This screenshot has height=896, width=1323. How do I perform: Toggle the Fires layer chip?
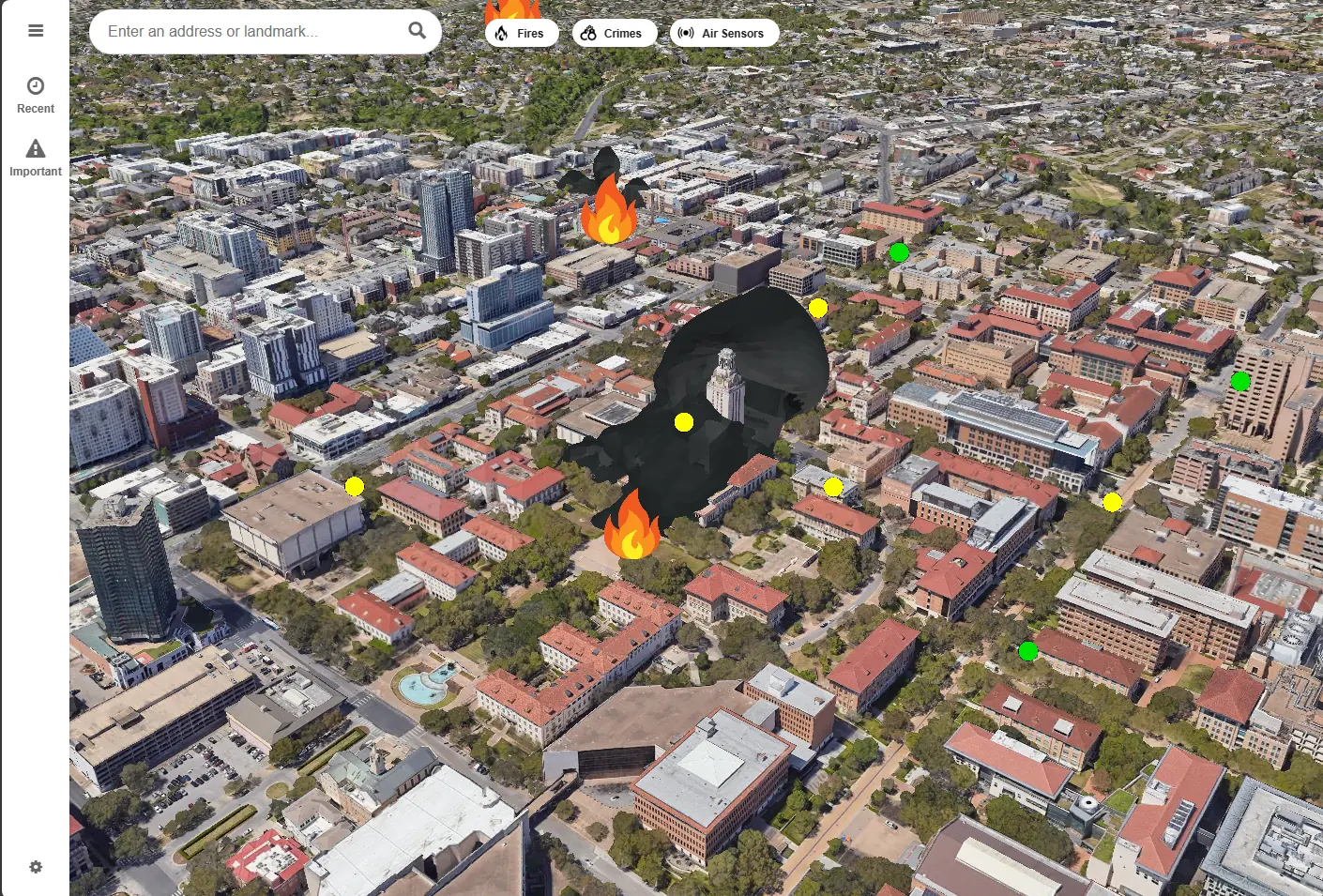[522, 32]
